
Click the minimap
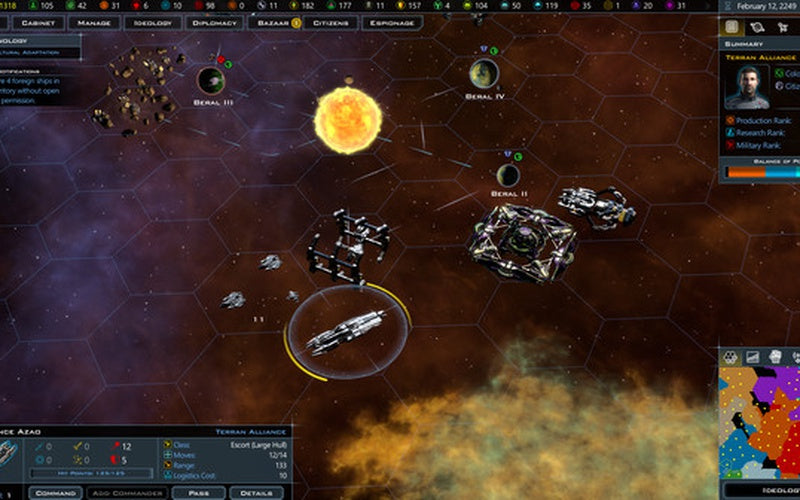760,420
